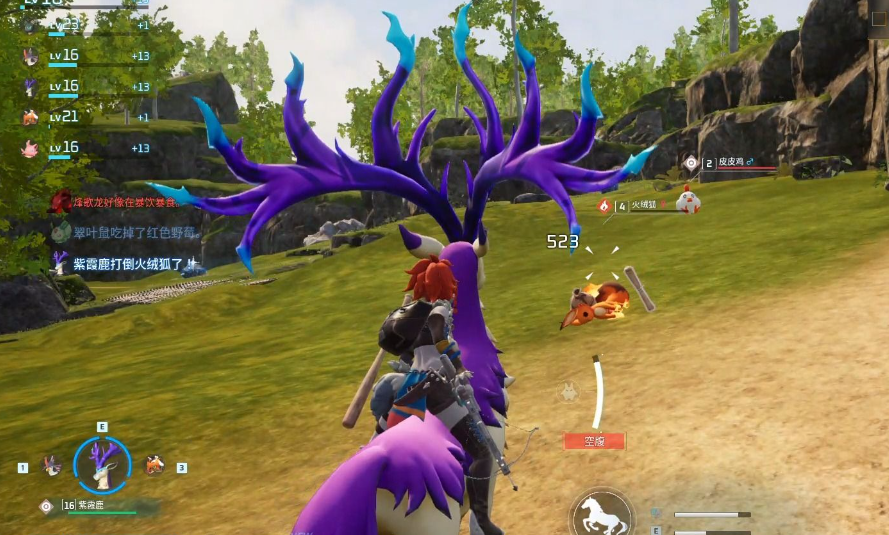Choose the orange fox pal at Lv21
This screenshot has width=889, height=535.
30,117
